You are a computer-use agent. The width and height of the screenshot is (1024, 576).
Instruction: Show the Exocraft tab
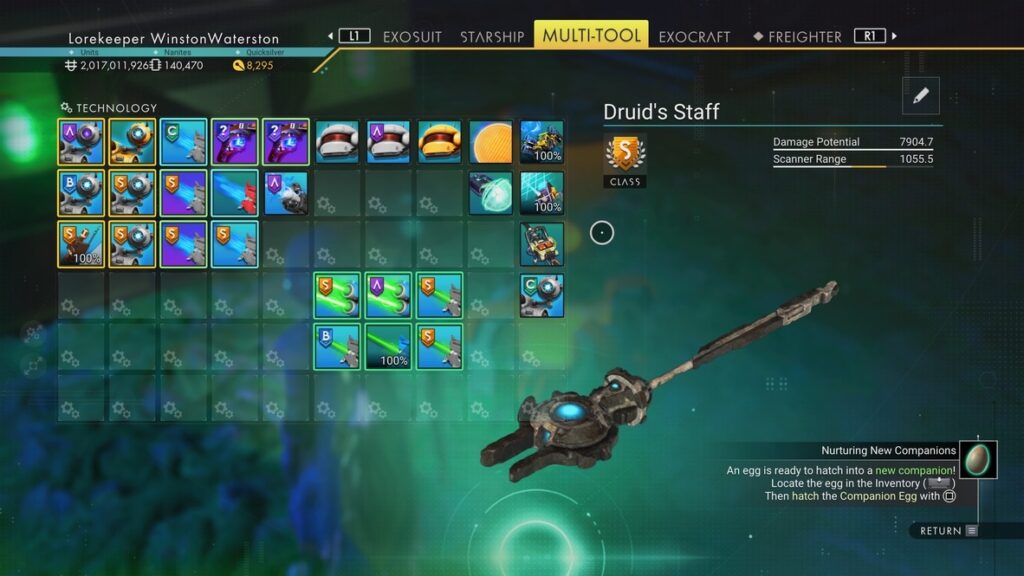(695, 37)
